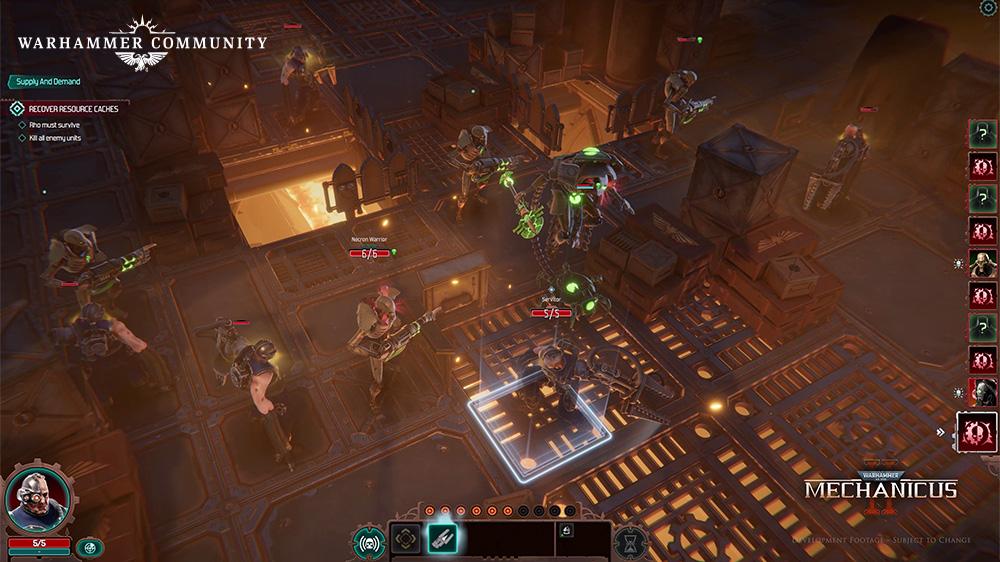Click the small item icon in action bar
Image resolution: width=1000 pixels, height=562 pixels.
(x=566, y=531)
